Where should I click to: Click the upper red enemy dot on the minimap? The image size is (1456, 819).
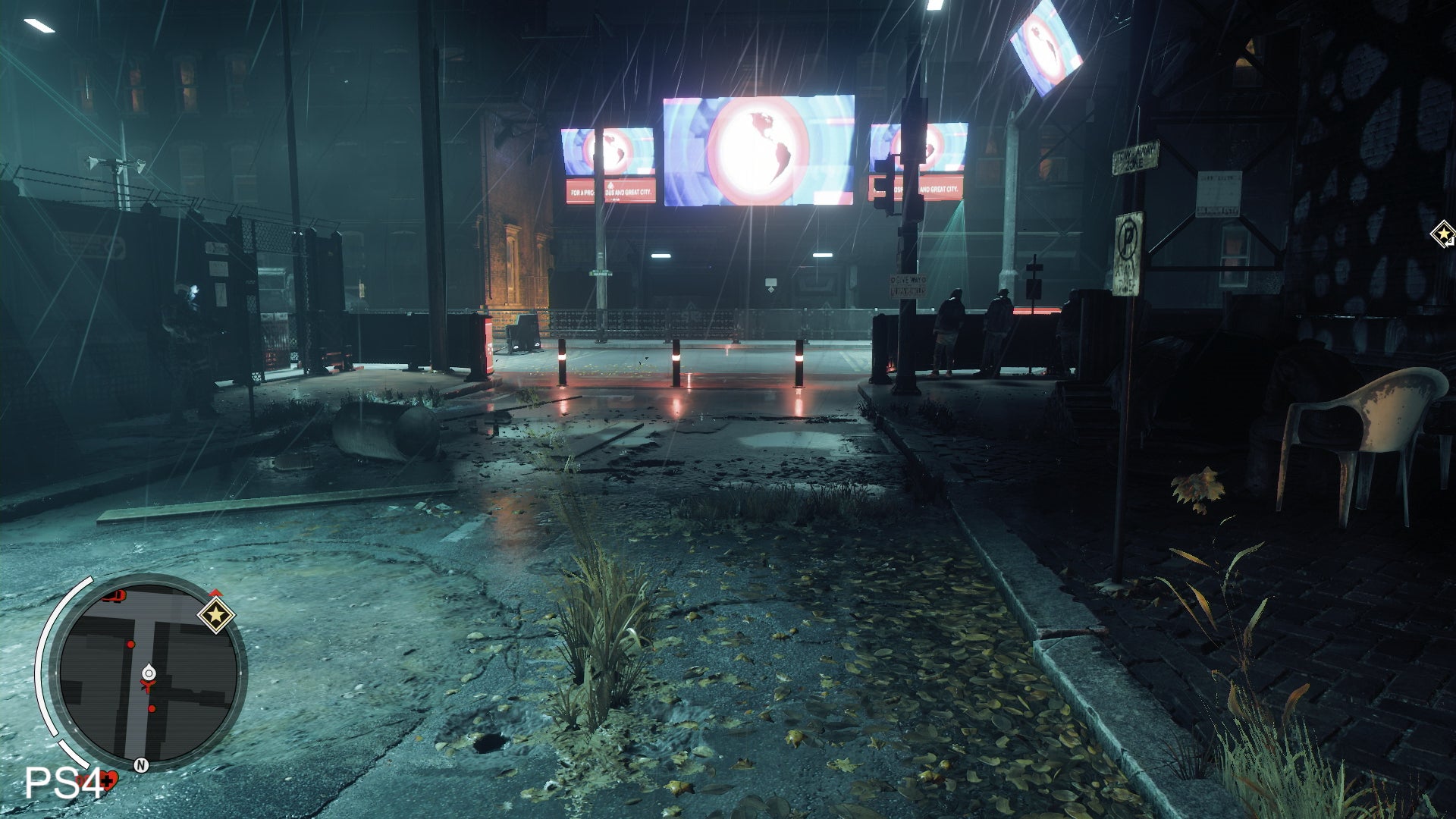coord(131,645)
